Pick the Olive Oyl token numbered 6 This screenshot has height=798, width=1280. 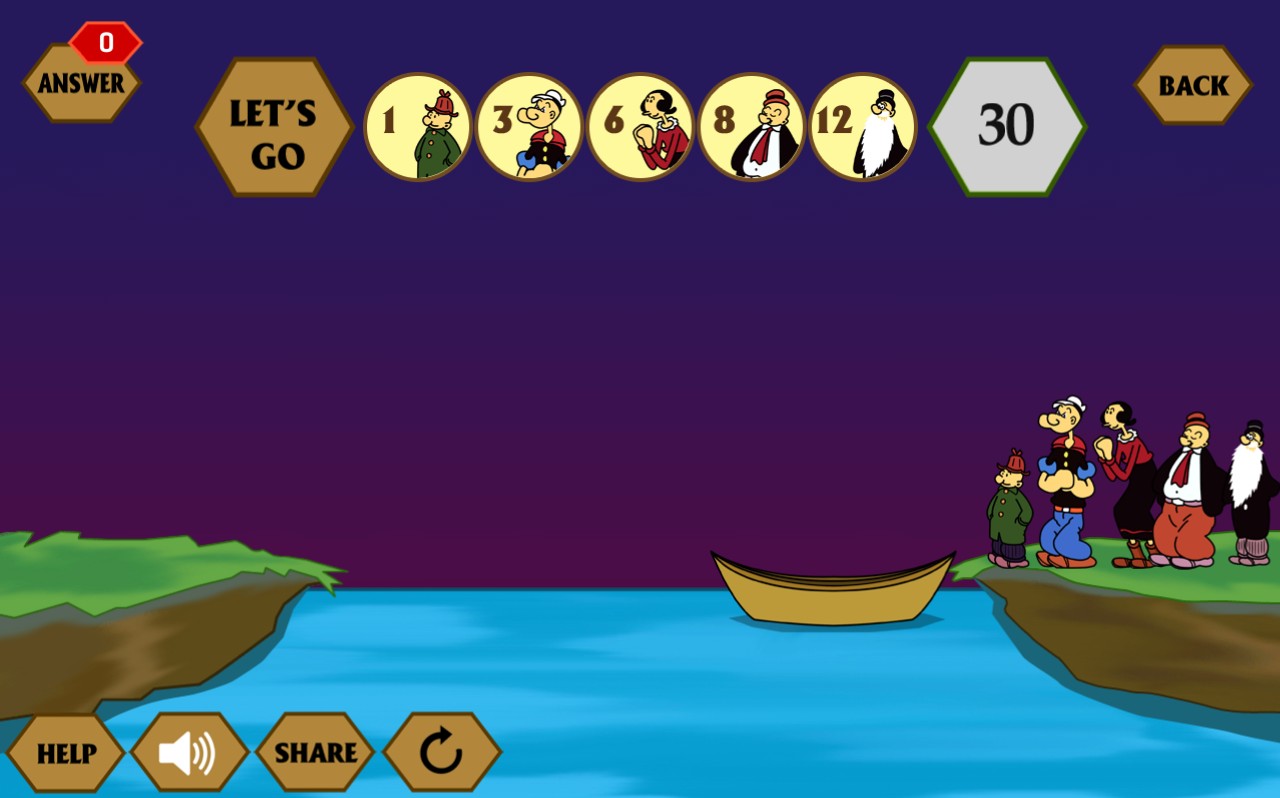coord(640,127)
